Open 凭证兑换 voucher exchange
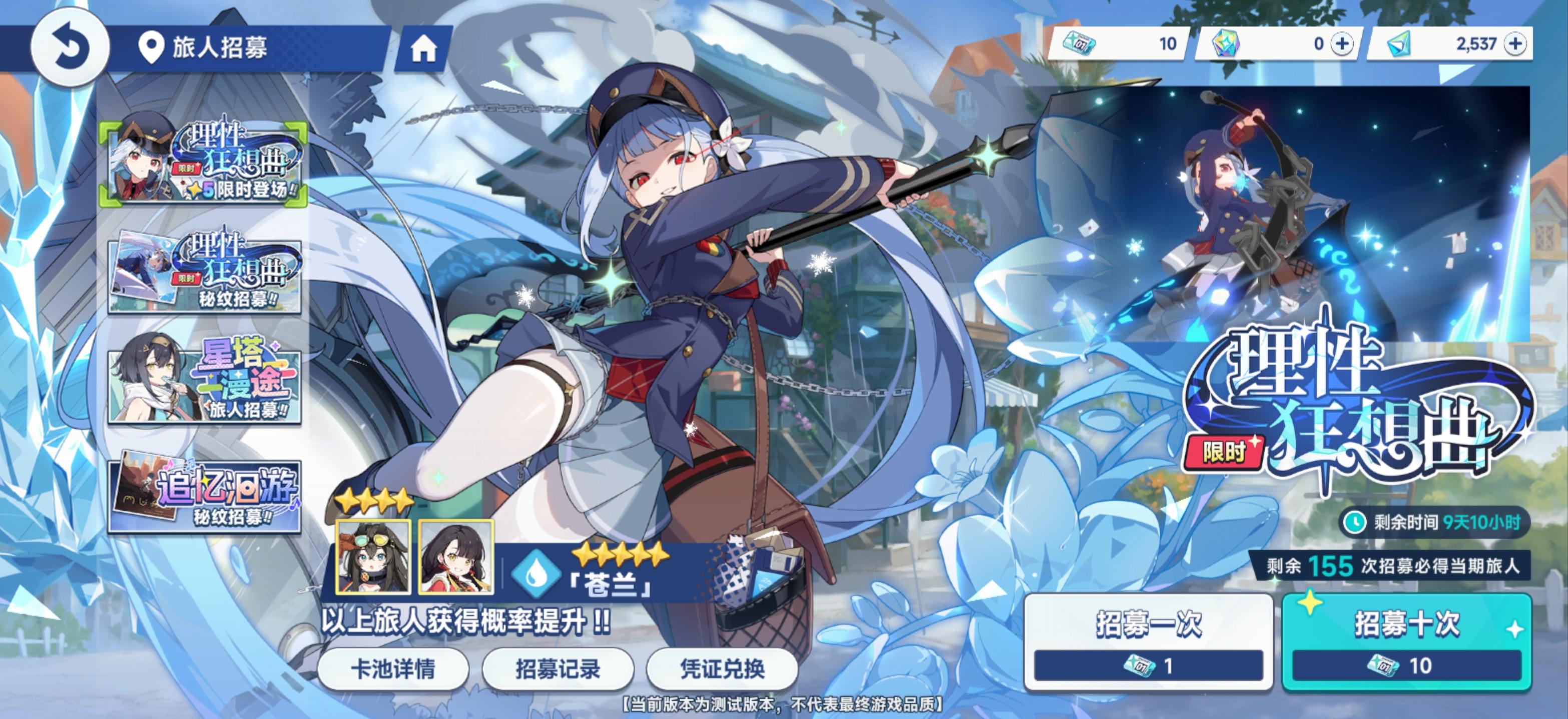 (x=722, y=668)
